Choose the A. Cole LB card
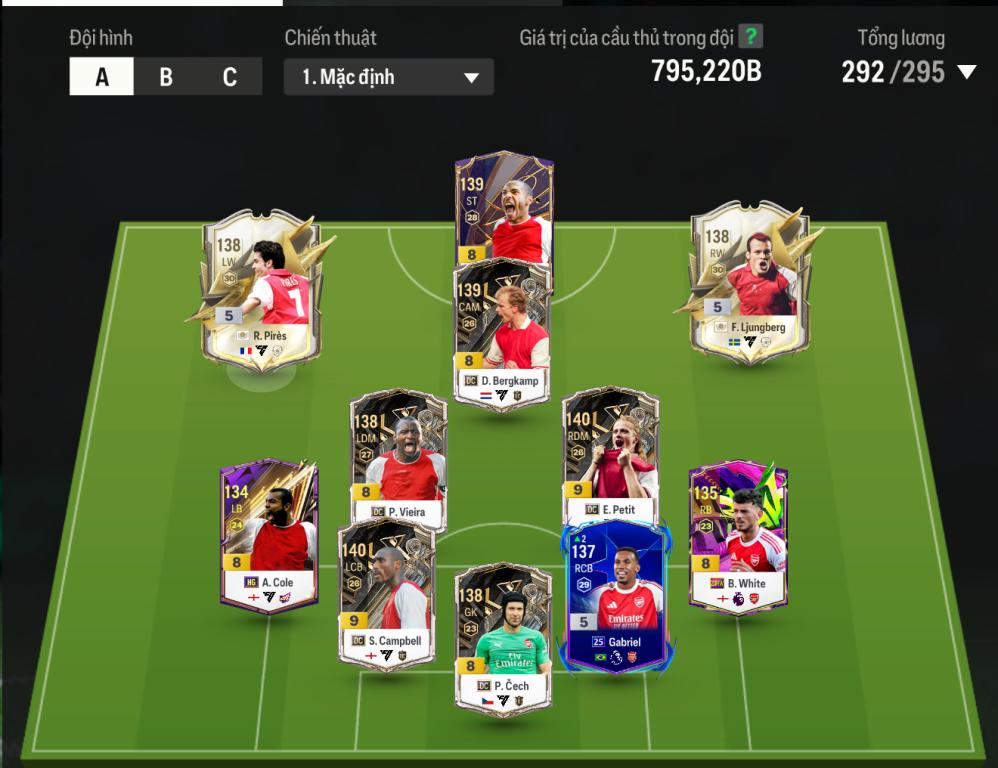998x768 pixels. 269,535
